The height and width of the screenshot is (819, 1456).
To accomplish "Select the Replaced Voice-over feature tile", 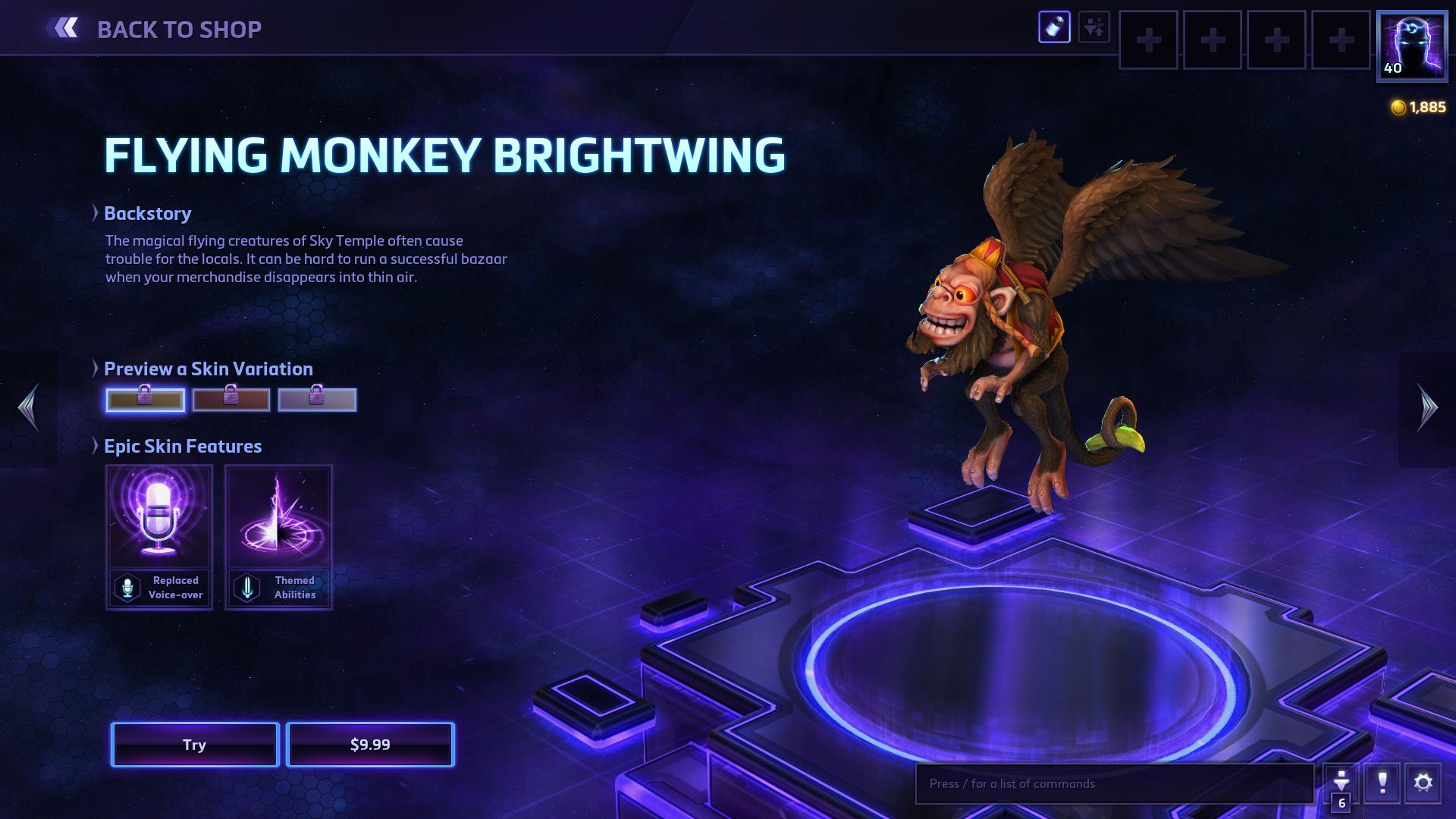I will coord(159,537).
